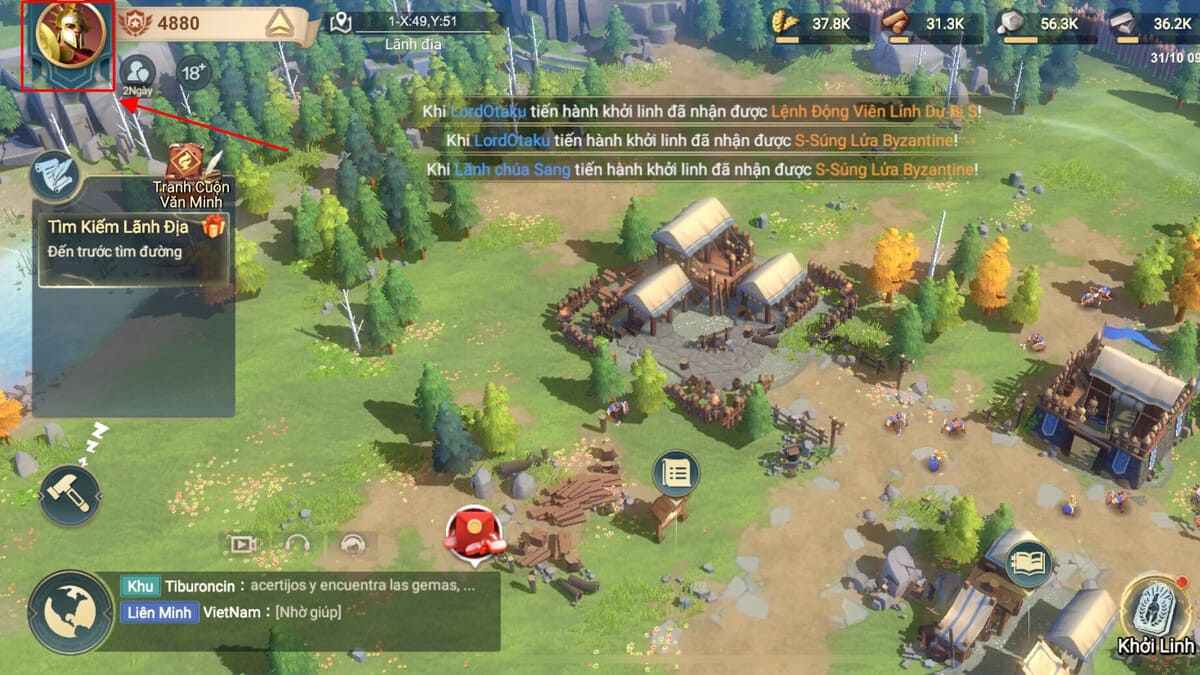Collect the red envelope bubble
The height and width of the screenshot is (675, 1200).
click(472, 531)
